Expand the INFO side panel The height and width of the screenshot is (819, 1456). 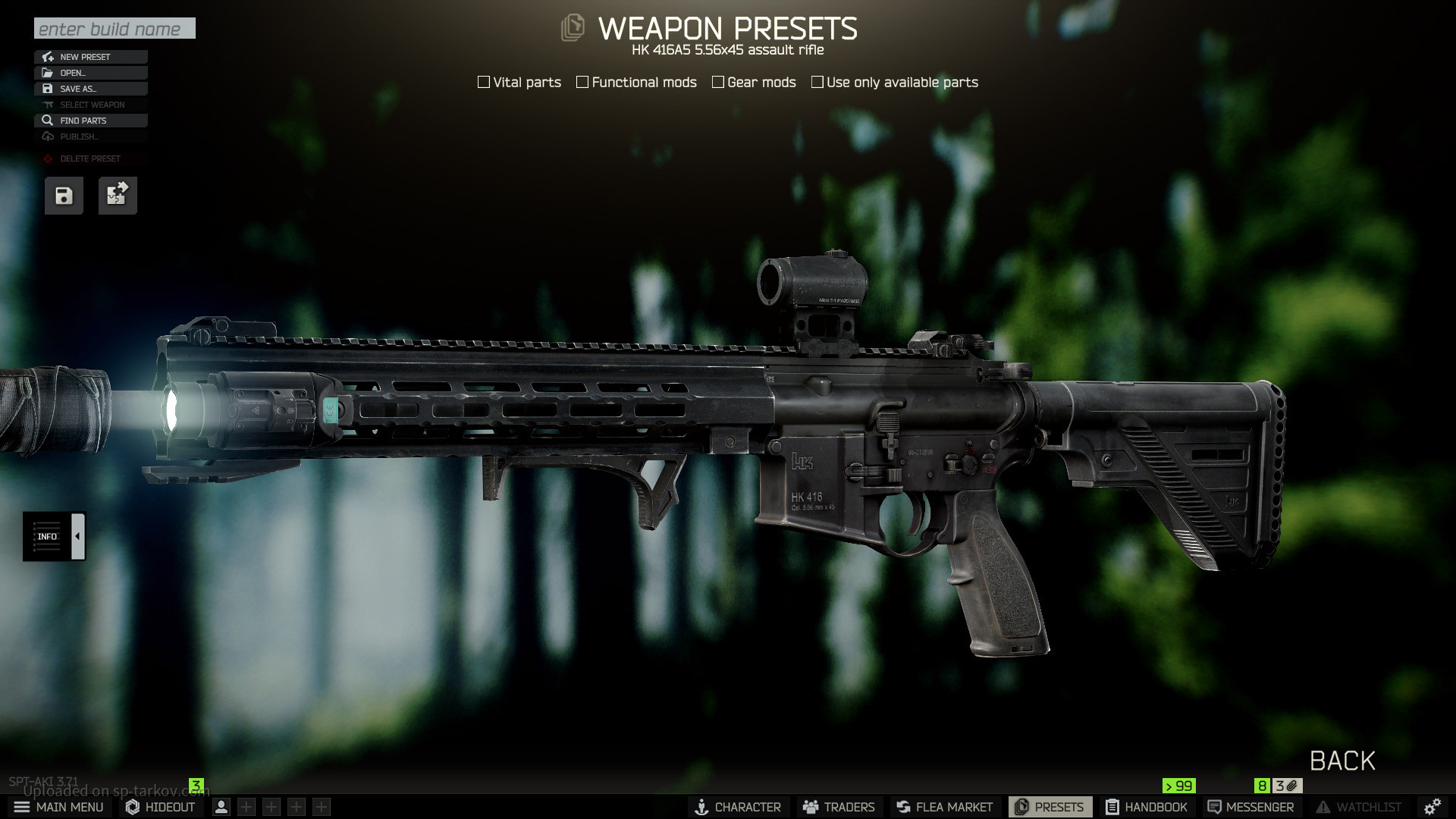coord(77,536)
